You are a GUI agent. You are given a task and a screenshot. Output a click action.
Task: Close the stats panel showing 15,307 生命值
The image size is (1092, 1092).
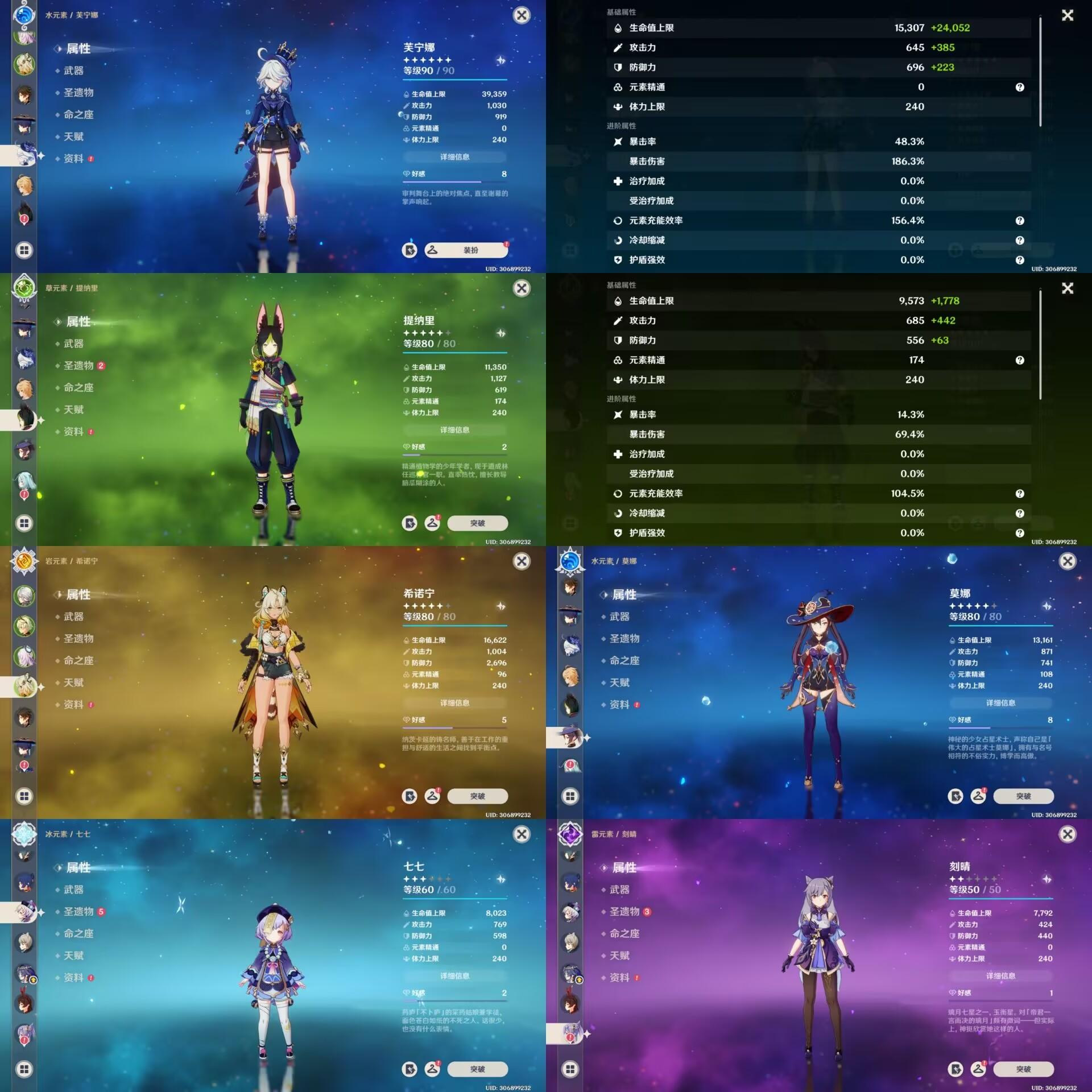[1068, 15]
